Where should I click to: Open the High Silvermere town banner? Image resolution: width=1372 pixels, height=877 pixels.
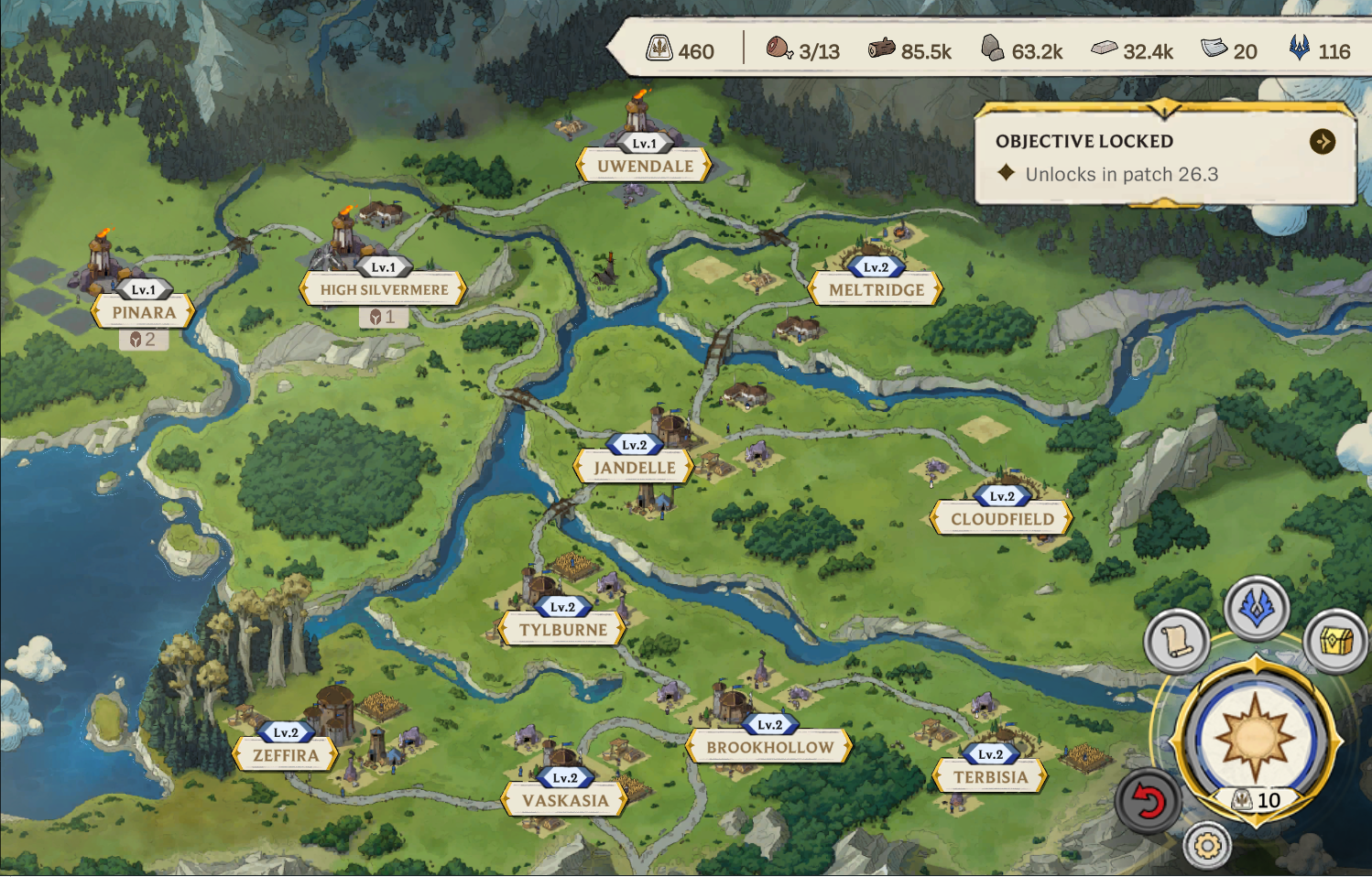(384, 290)
